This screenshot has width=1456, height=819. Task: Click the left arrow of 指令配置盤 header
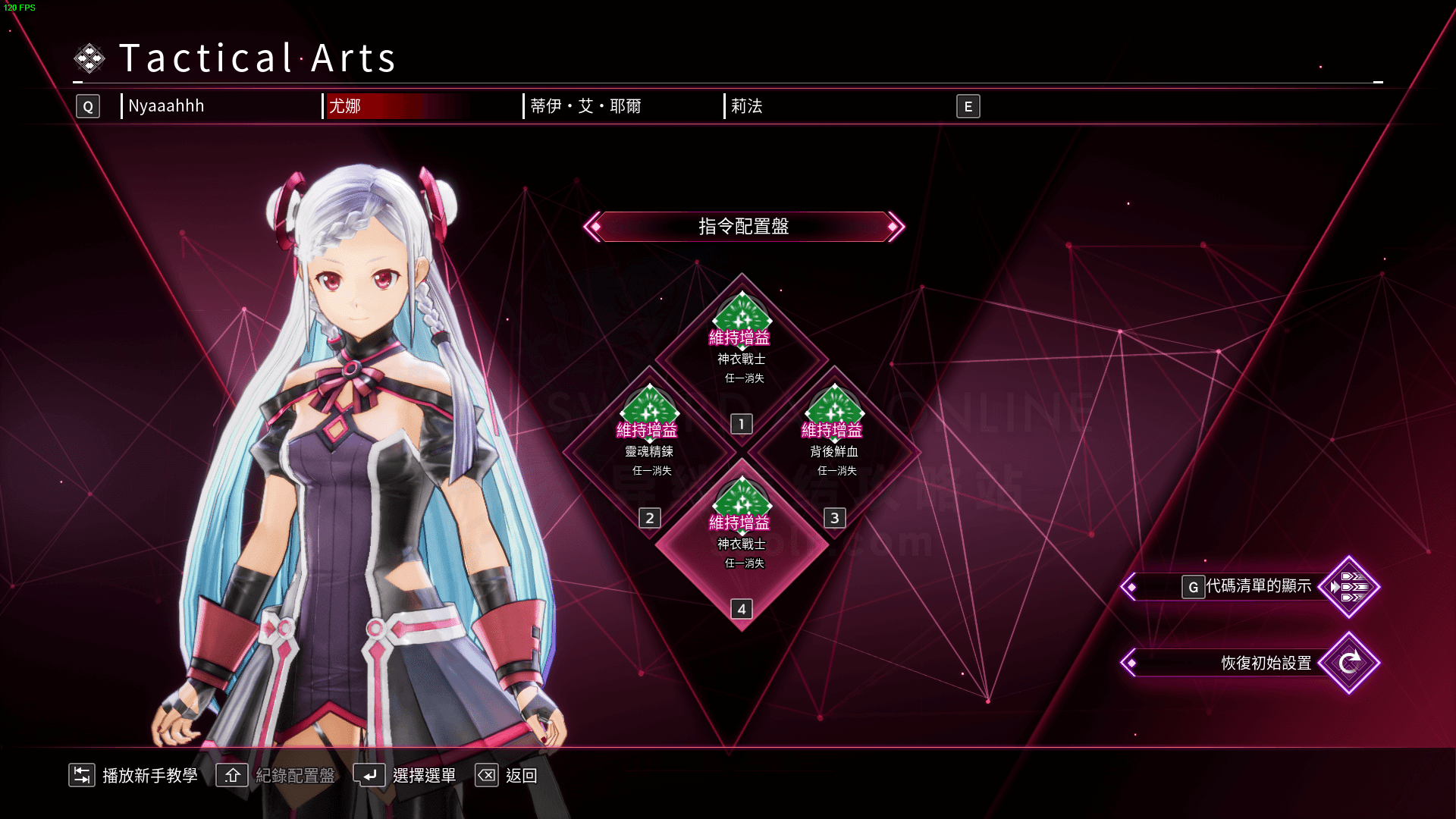pyautogui.click(x=594, y=227)
